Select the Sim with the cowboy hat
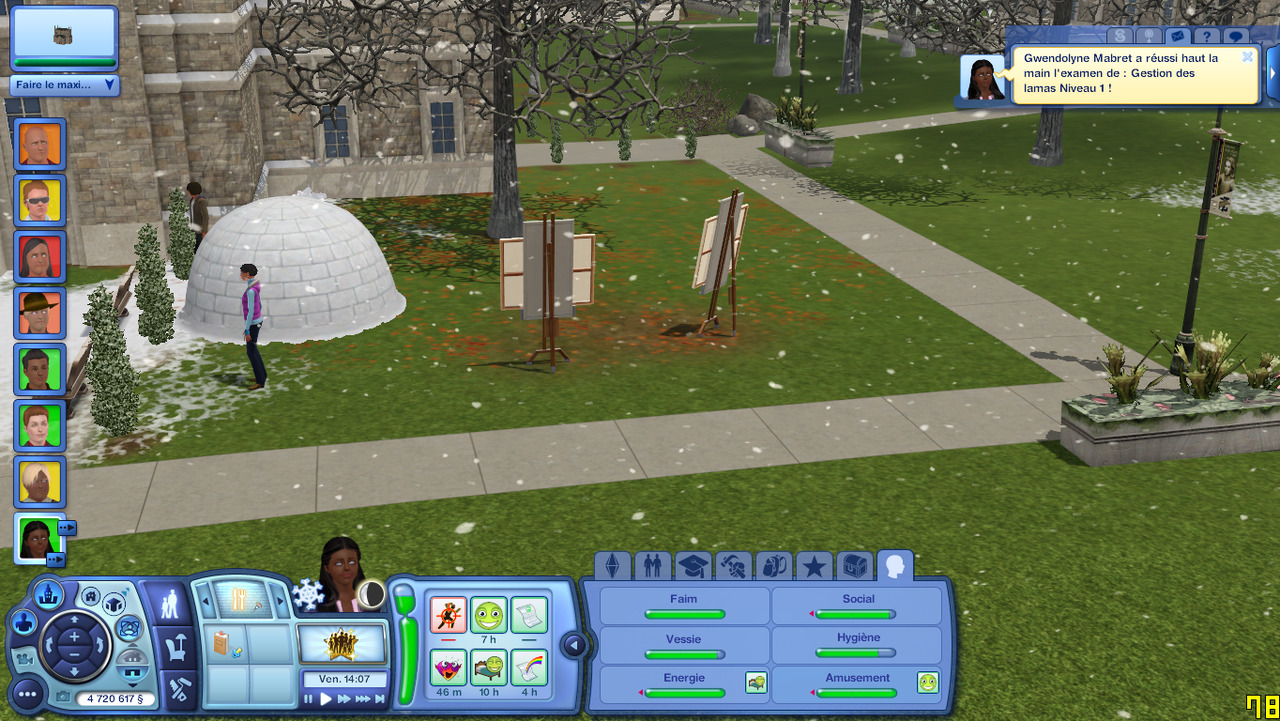 point(40,313)
